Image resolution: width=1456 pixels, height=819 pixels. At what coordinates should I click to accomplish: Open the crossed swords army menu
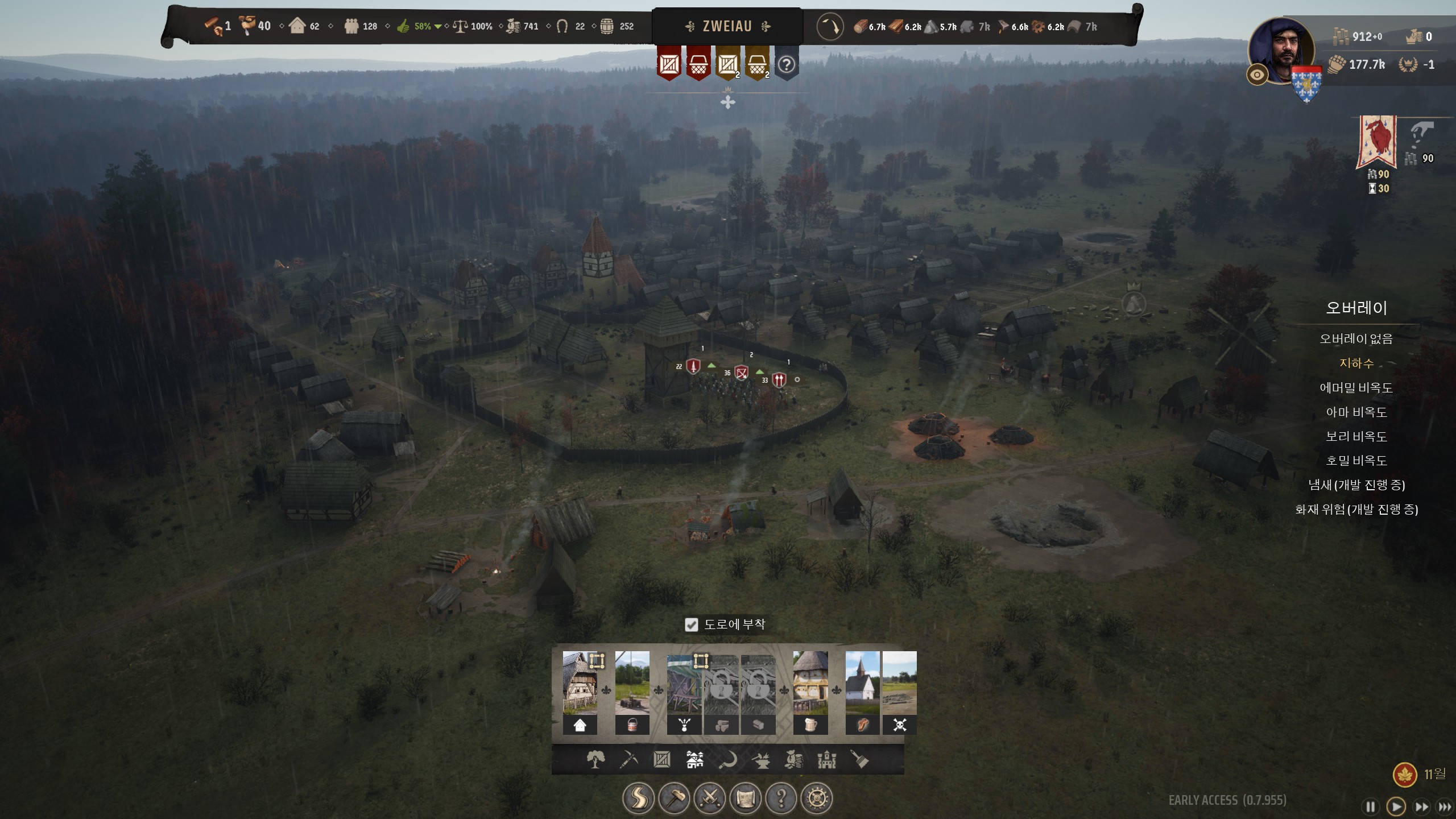[710, 799]
